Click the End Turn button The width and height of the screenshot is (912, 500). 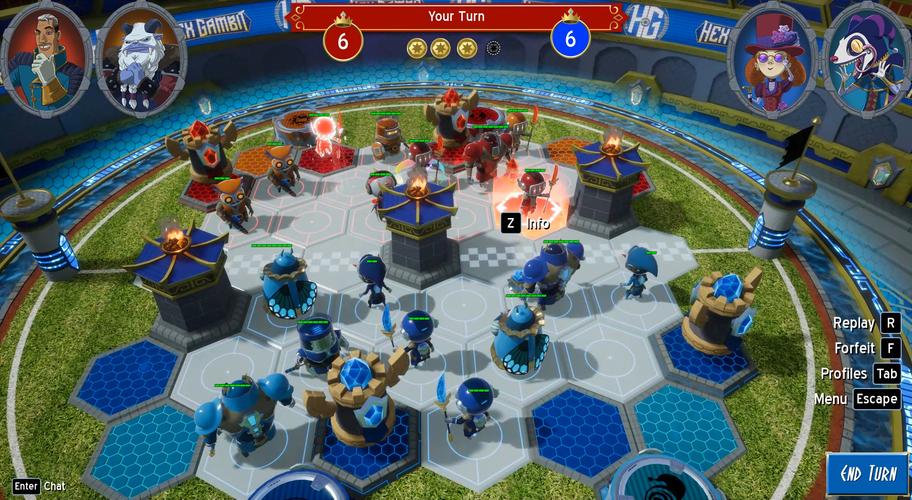coord(868,473)
